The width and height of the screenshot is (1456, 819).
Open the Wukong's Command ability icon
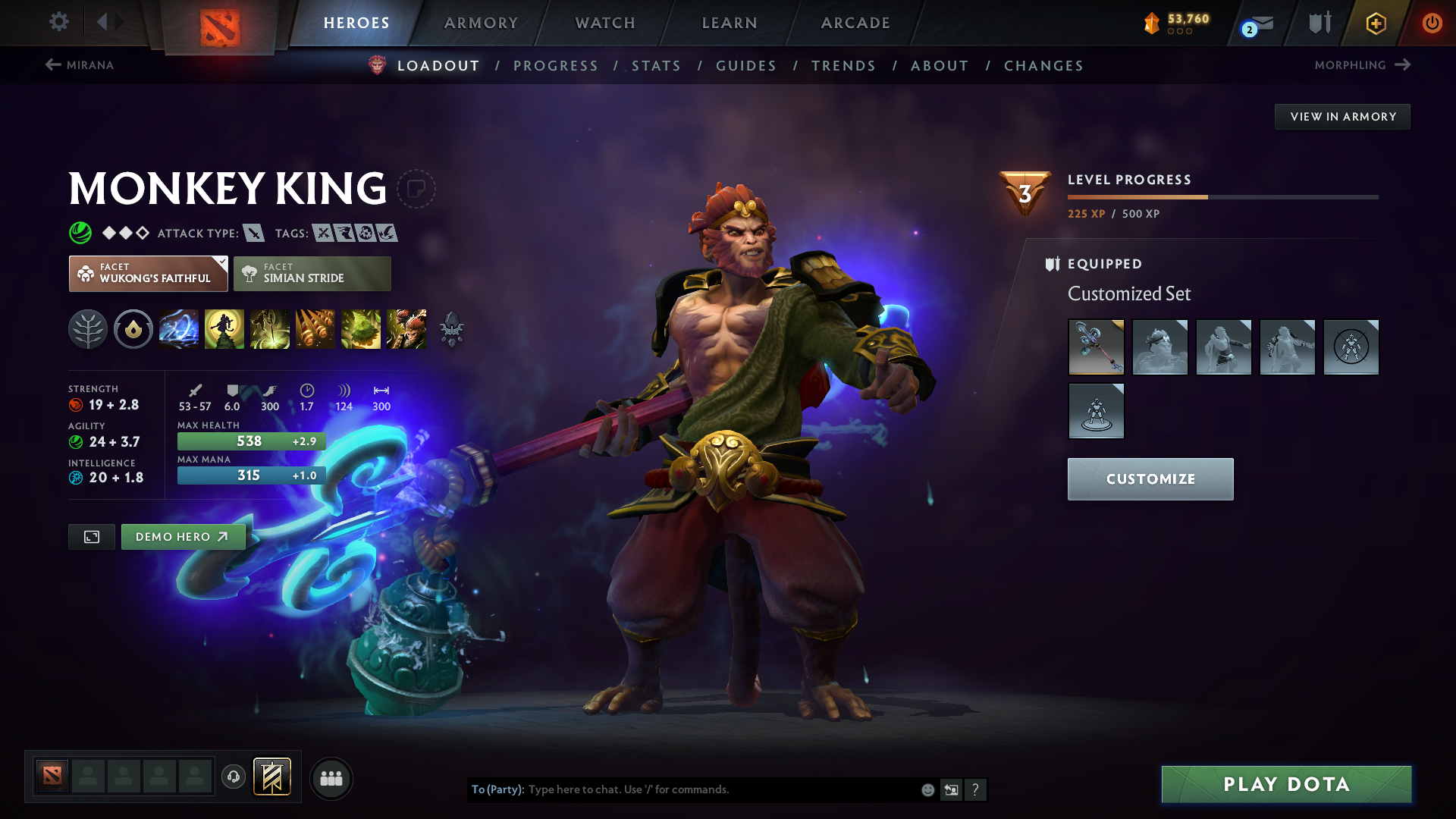(x=406, y=329)
